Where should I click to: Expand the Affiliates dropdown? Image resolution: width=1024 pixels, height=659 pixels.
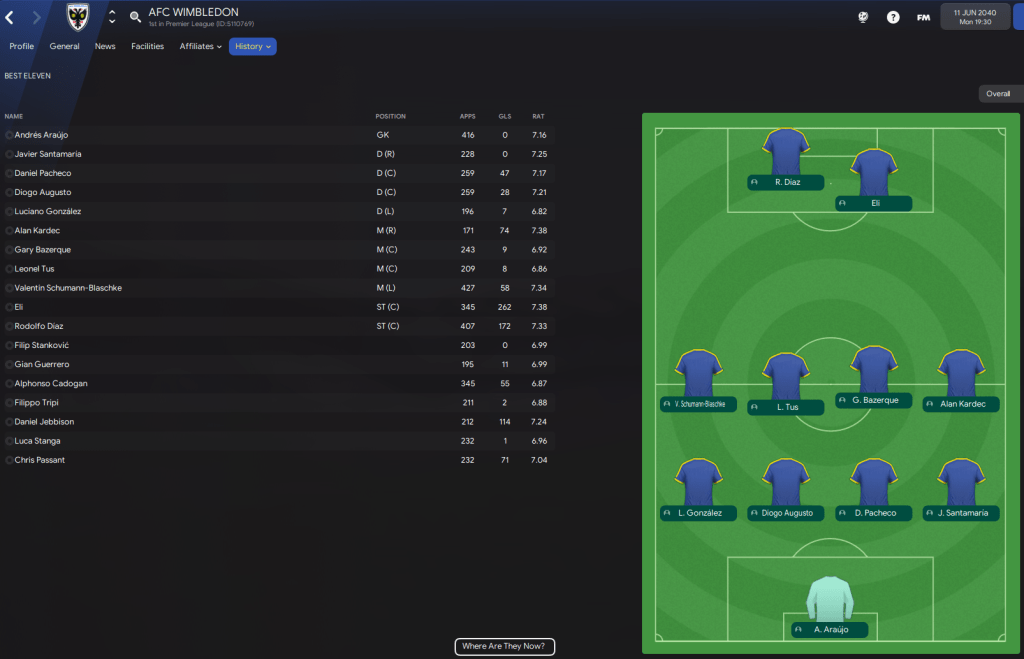(200, 46)
